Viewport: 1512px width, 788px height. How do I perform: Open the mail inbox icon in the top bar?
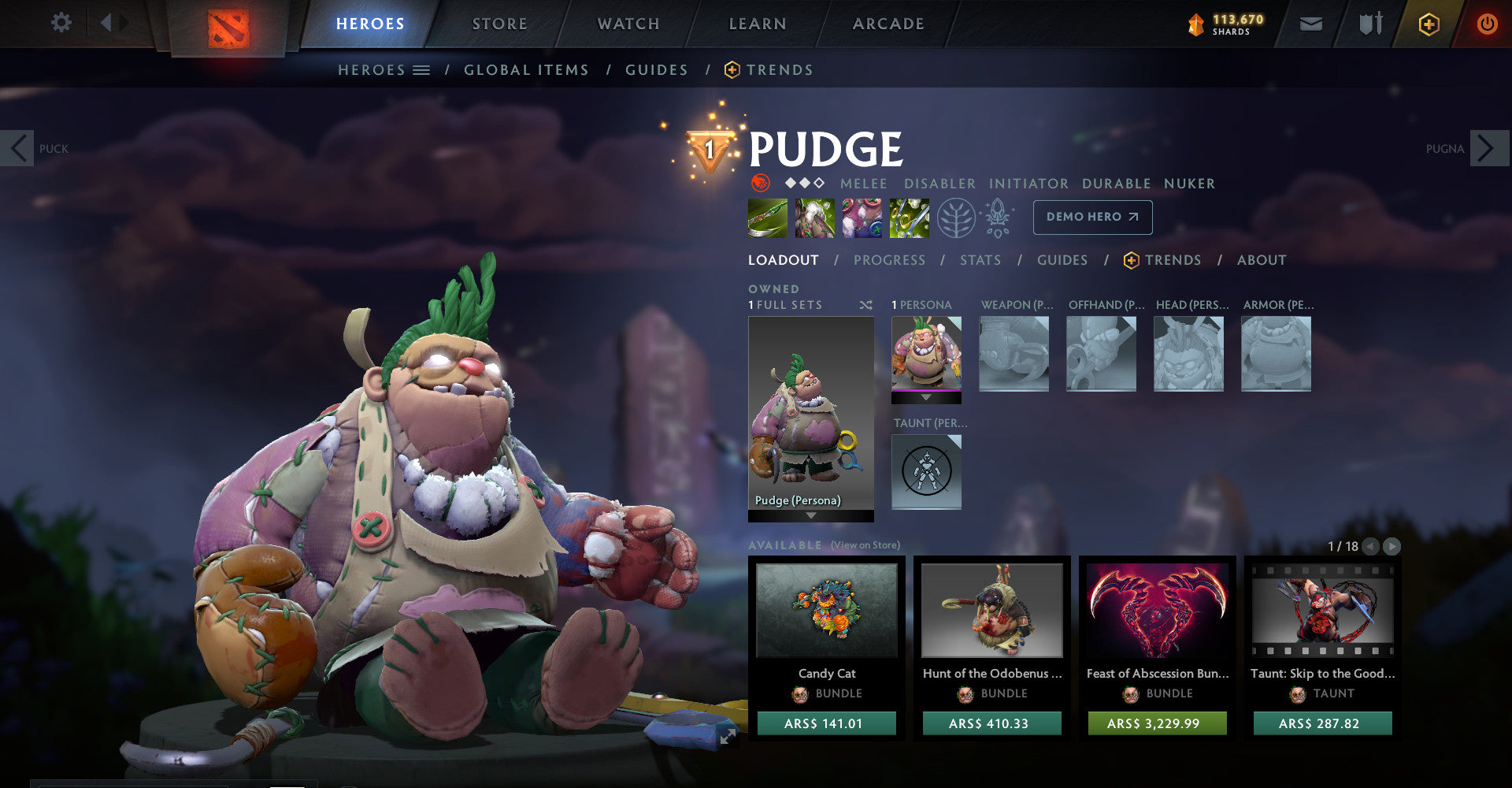click(1311, 24)
